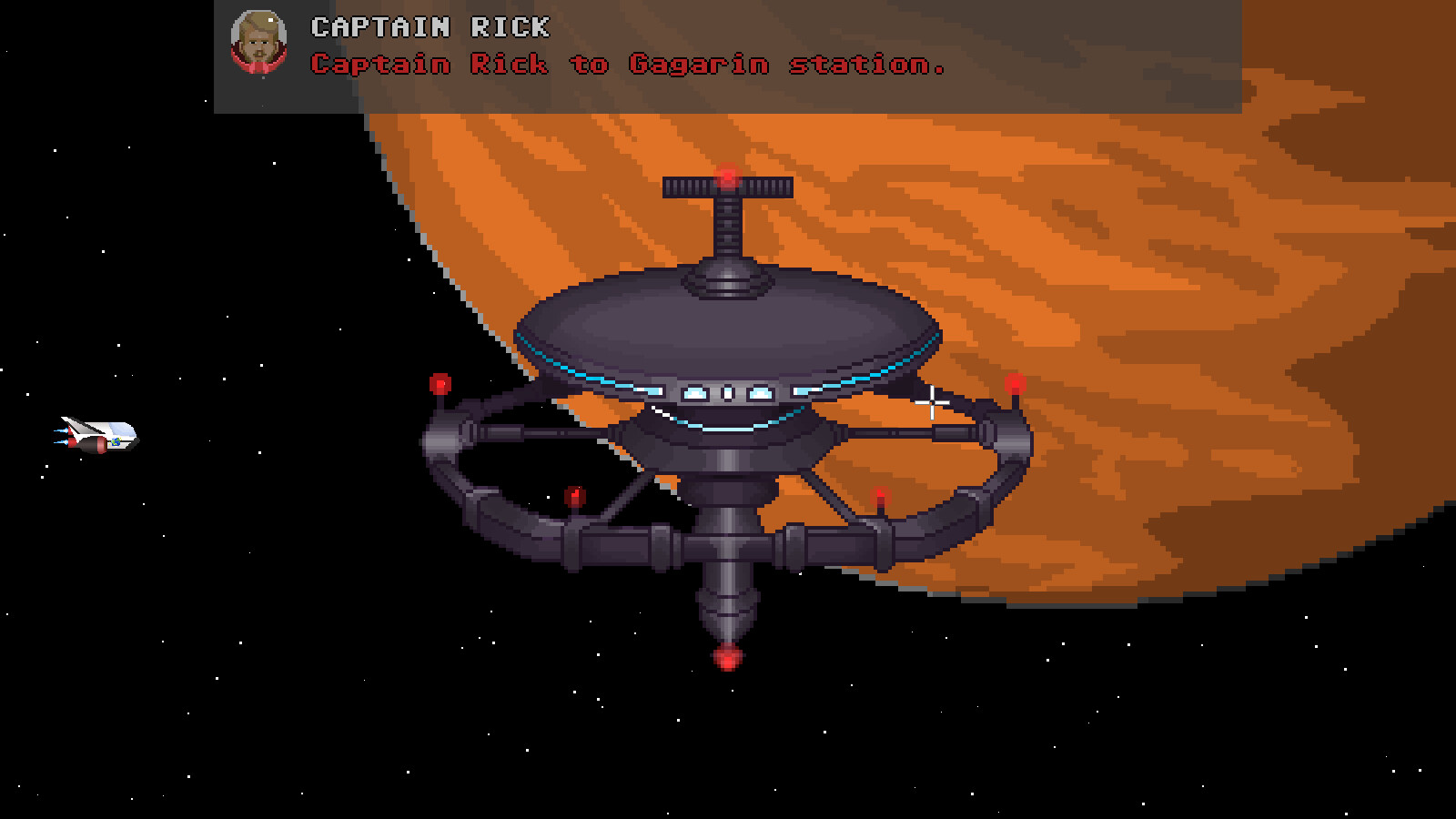Expand the dialogue box to read more text
This screenshot has width=1456, height=819.
(x=728, y=55)
